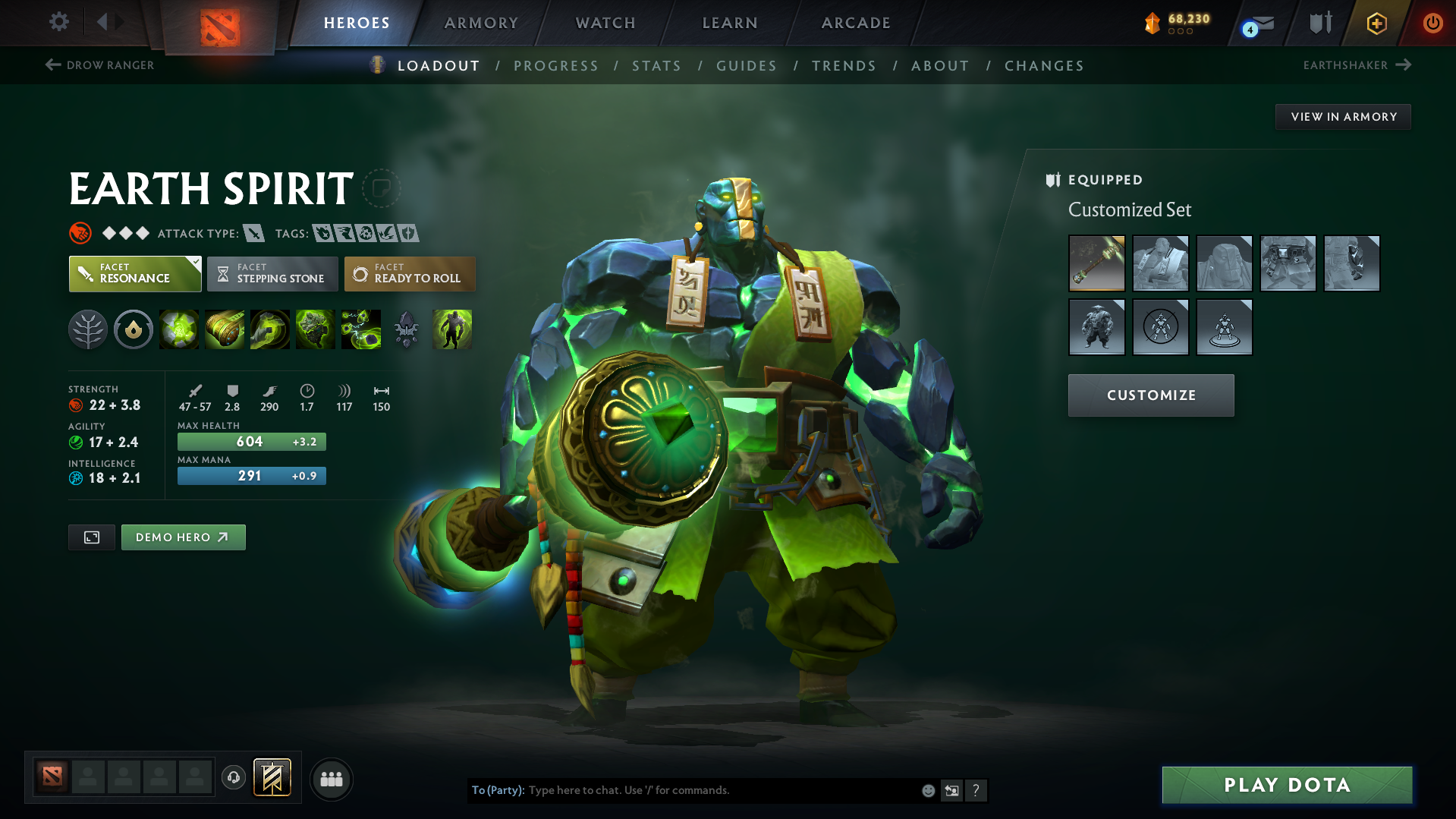
Task: Click the melee attack type icon
Action: (253, 233)
